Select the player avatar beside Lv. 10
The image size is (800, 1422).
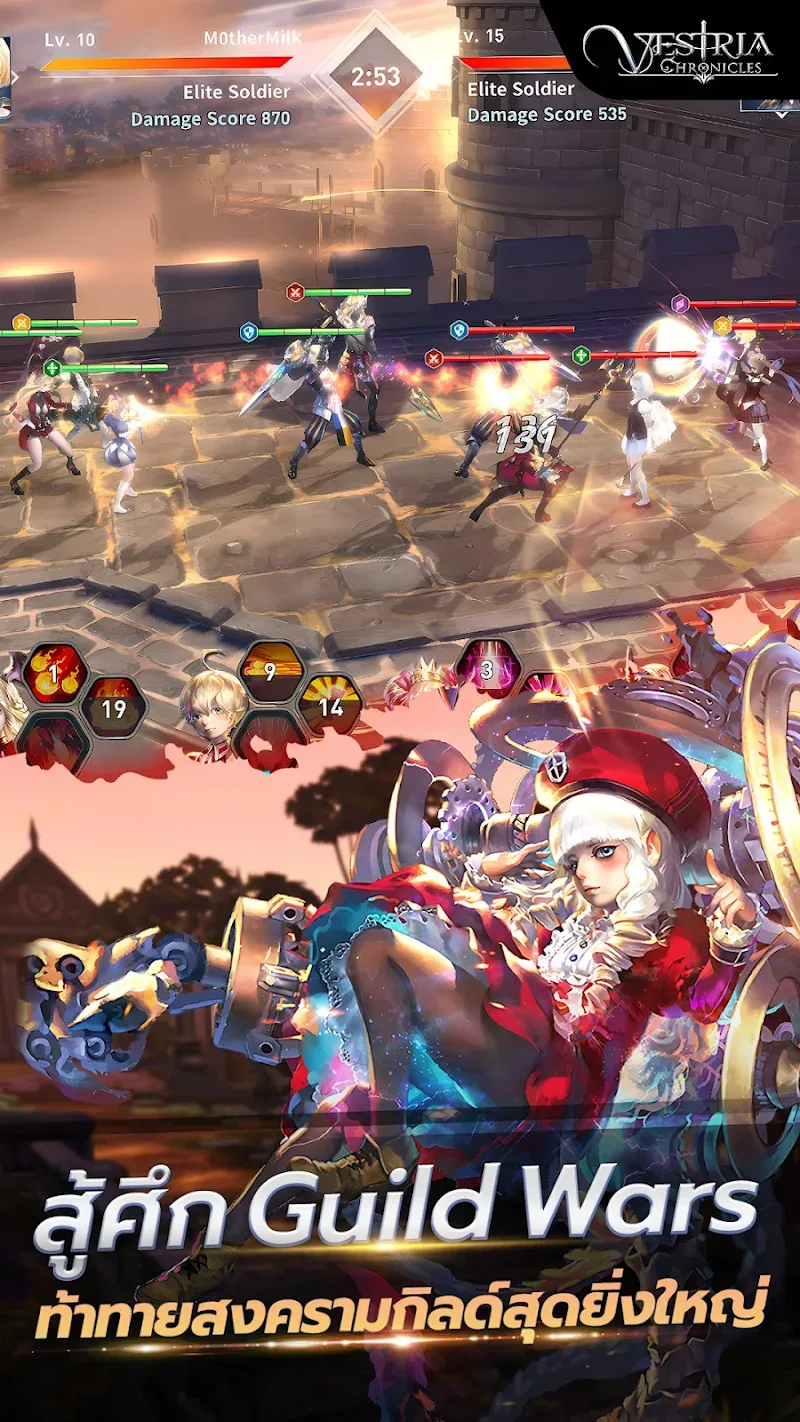tap(5, 78)
